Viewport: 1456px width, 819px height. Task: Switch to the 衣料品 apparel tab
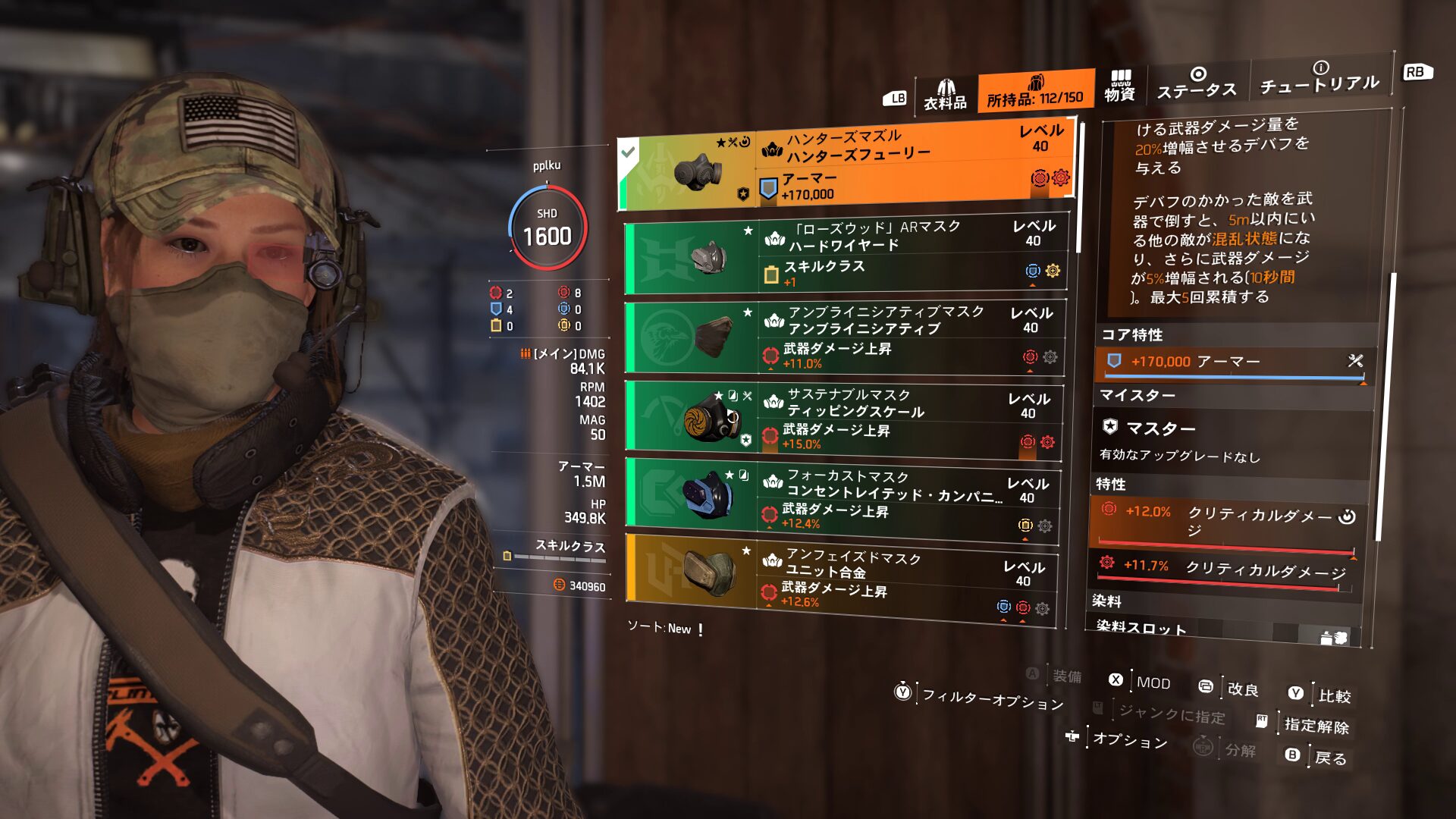945,96
